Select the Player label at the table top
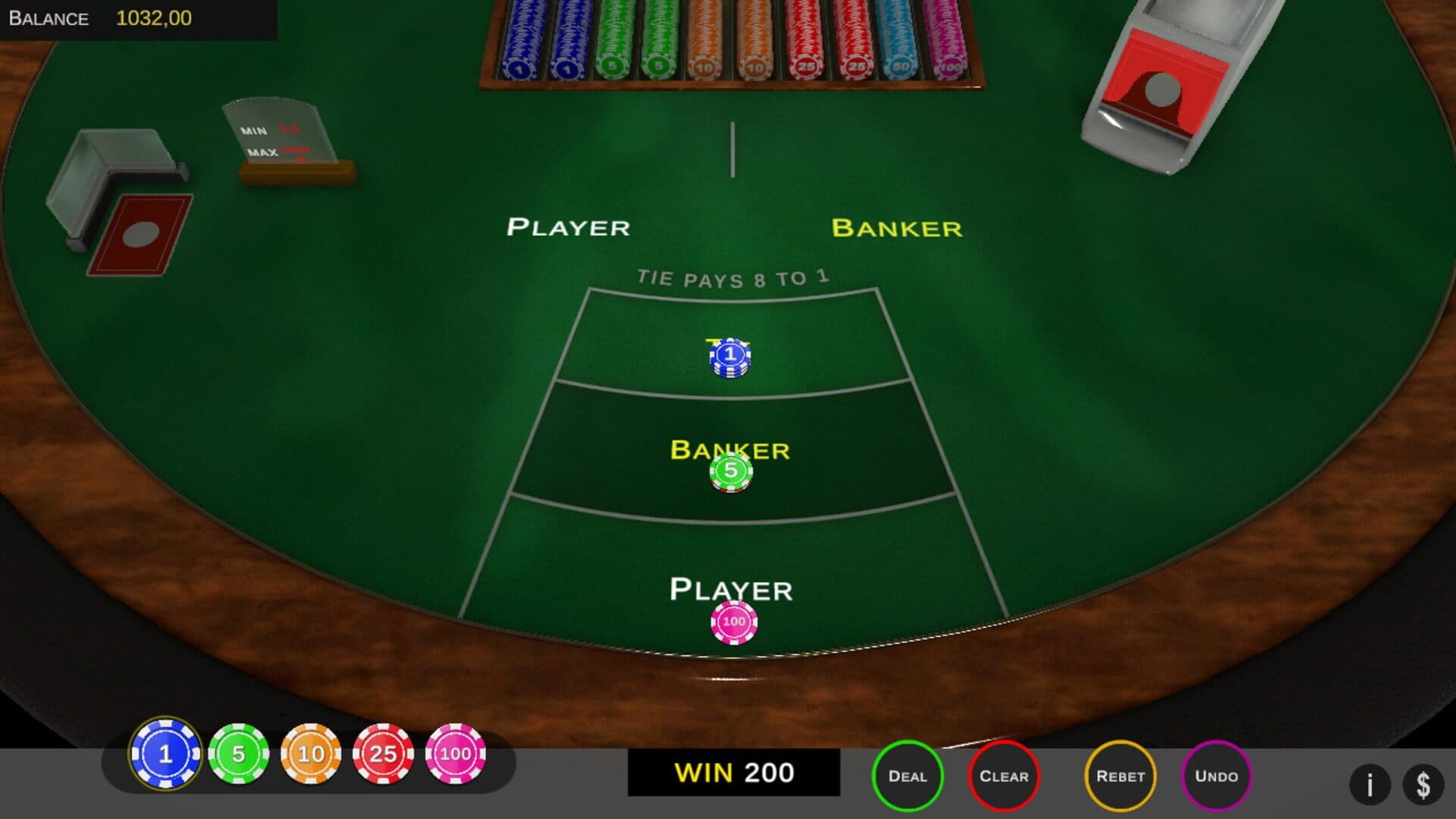 click(569, 226)
